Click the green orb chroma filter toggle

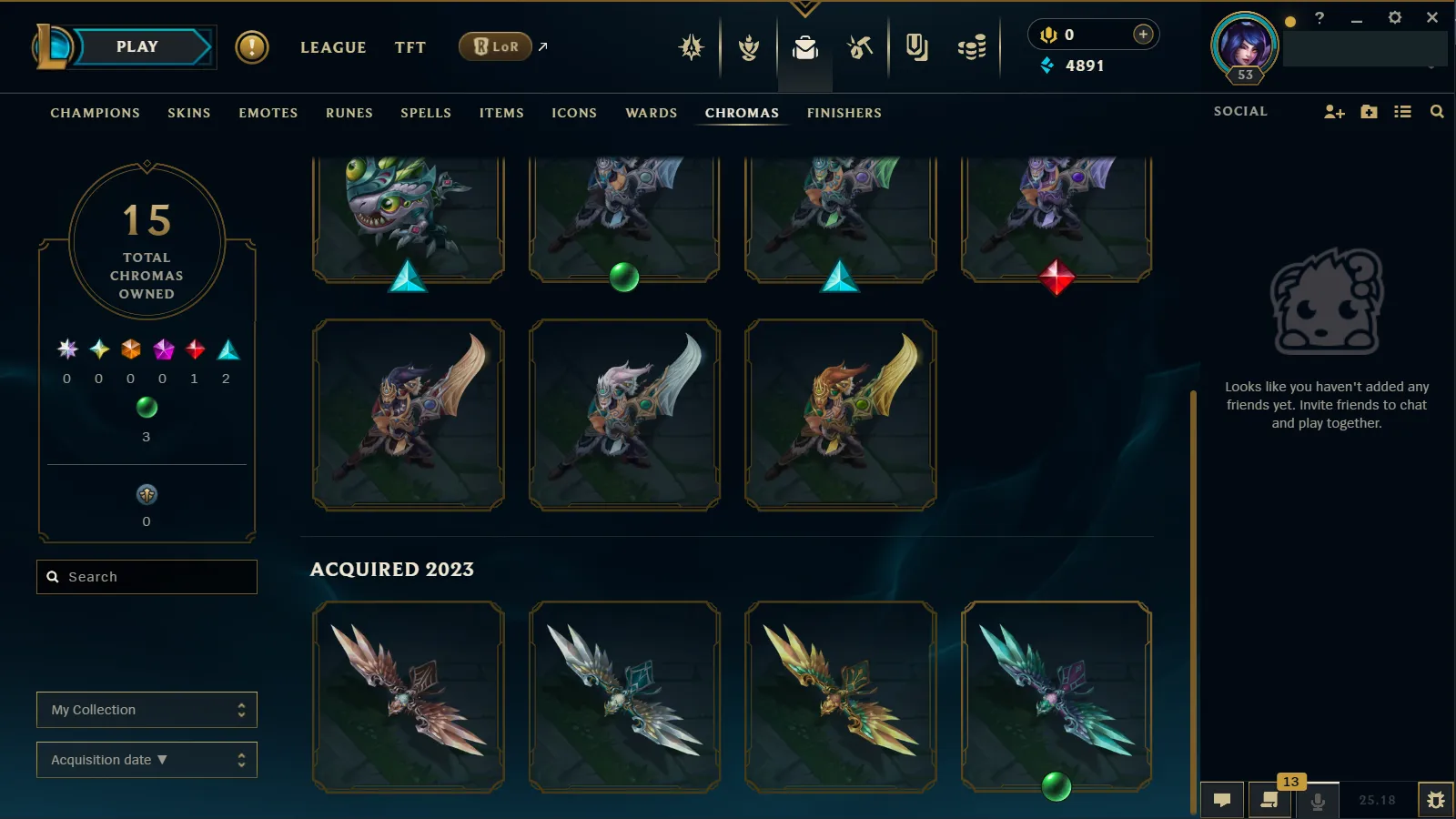(x=146, y=409)
